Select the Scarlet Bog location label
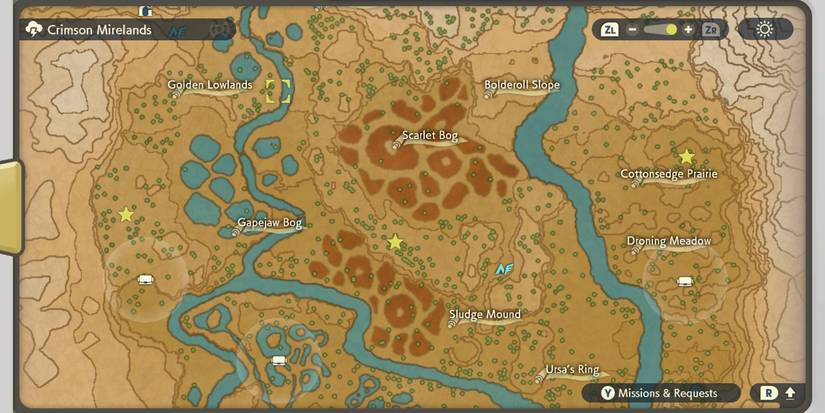The width and height of the screenshot is (825, 413). coord(429,136)
